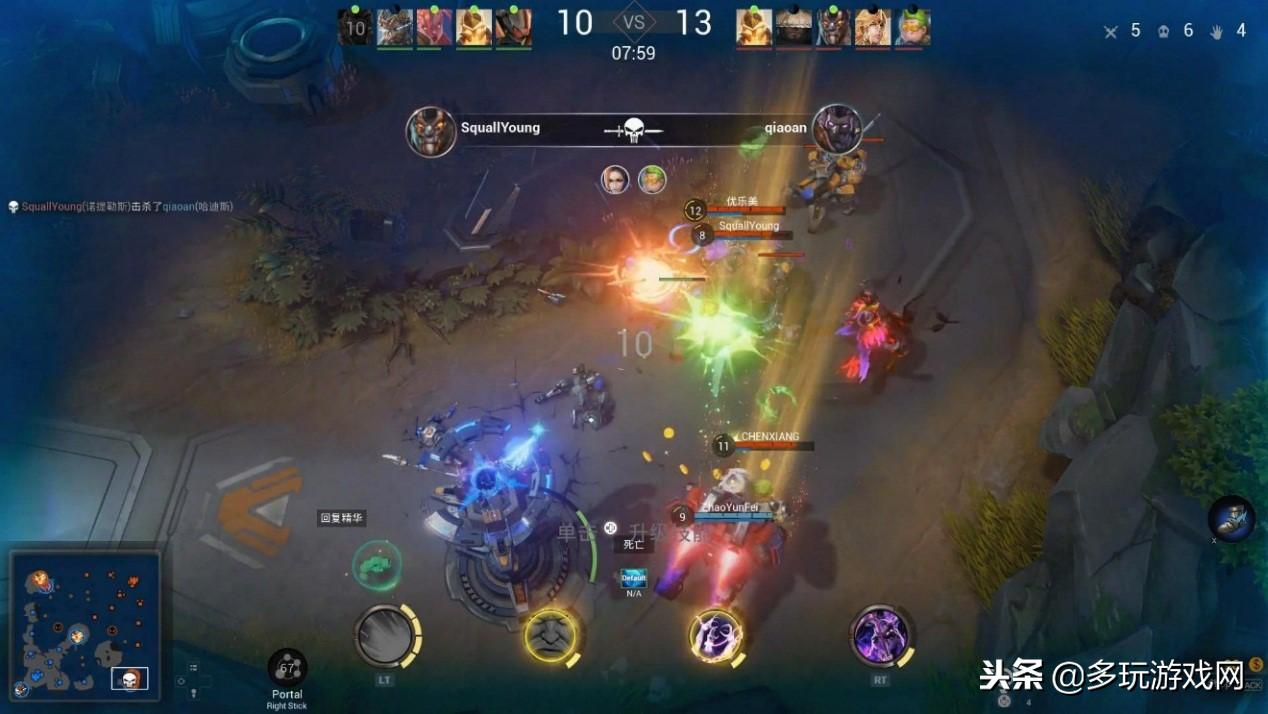The image size is (1268, 714).
Task: Click the minimap
Action: [x=85, y=622]
